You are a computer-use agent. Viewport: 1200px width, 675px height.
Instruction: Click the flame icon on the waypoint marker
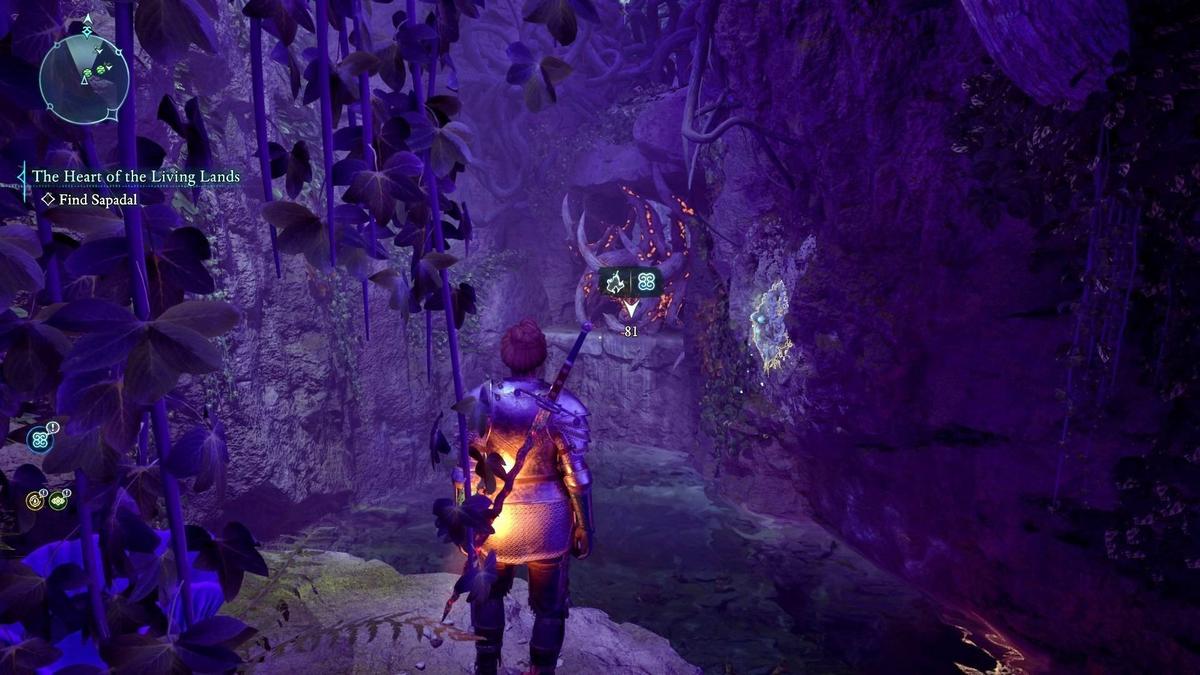click(x=616, y=282)
